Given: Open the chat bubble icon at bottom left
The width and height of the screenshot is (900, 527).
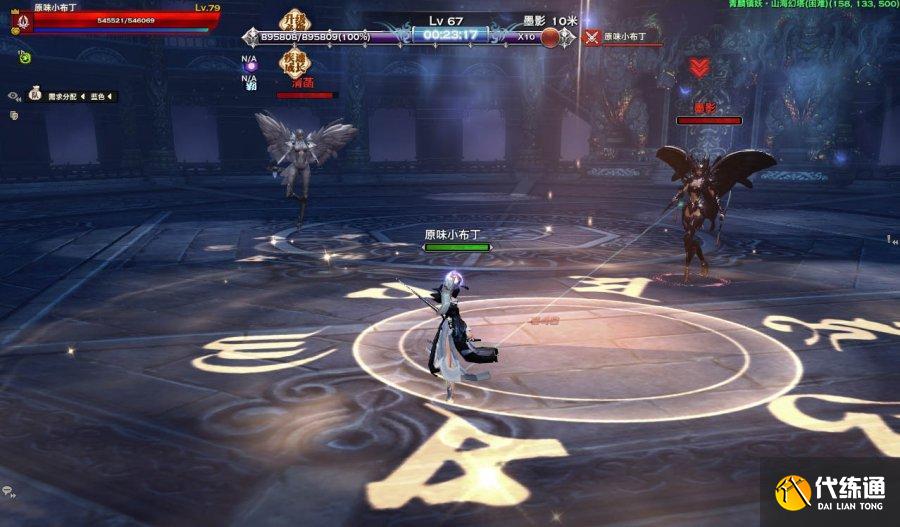Looking at the screenshot, I should click(9, 492).
